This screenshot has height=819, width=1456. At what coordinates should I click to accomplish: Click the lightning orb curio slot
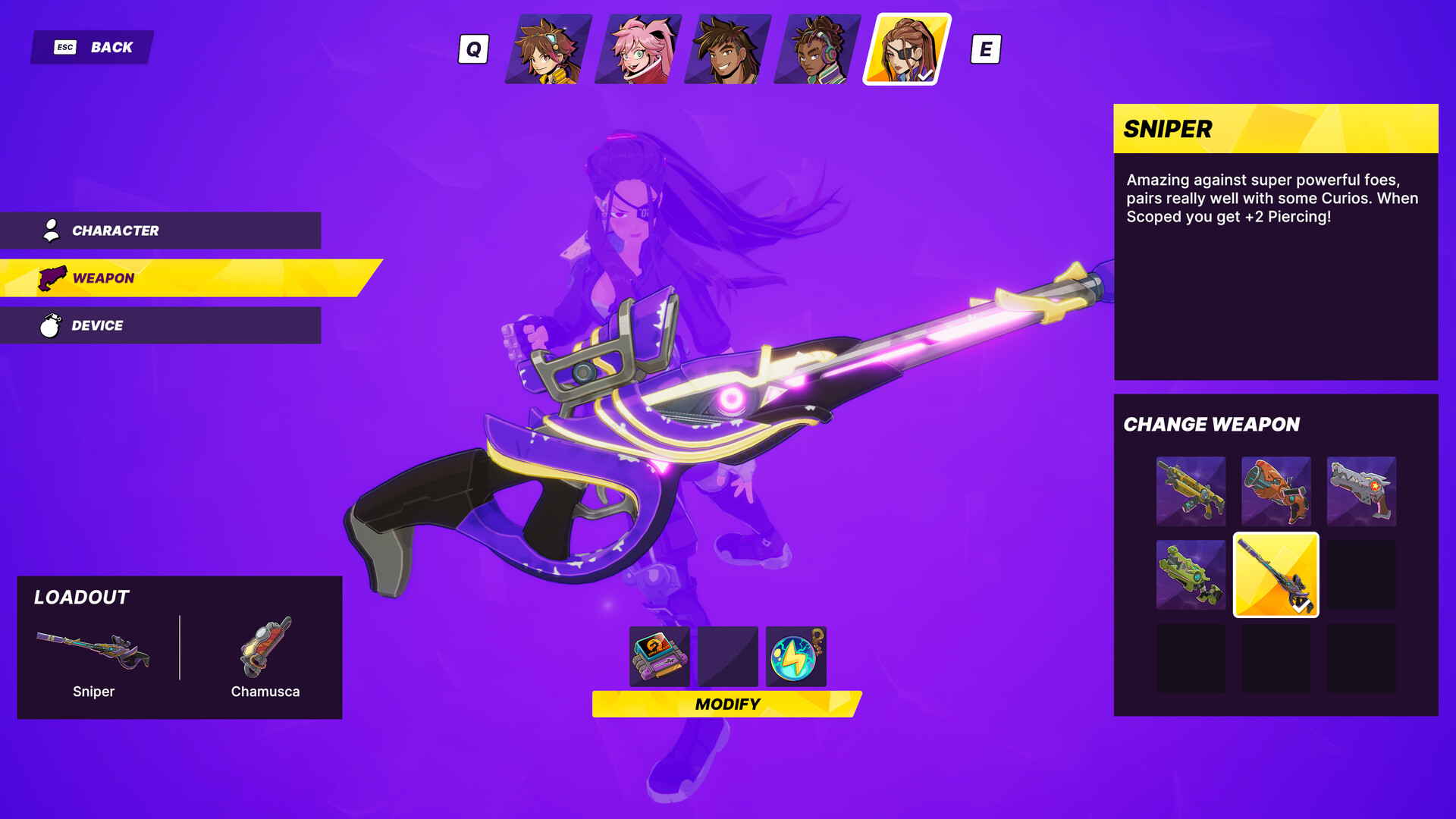[796, 657]
